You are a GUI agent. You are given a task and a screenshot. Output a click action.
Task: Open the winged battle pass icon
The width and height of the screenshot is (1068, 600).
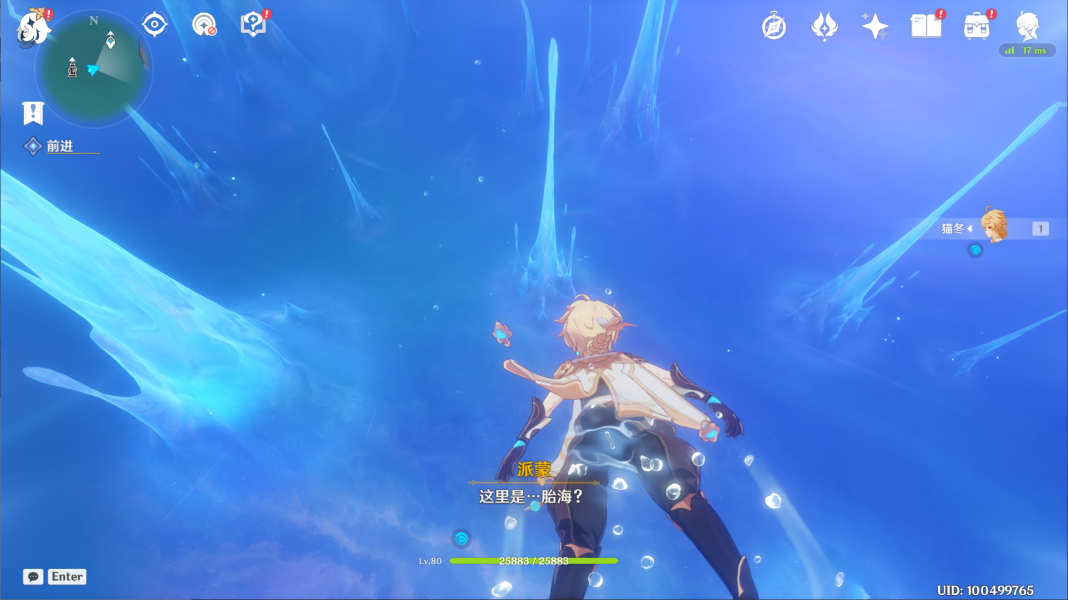pos(824,26)
